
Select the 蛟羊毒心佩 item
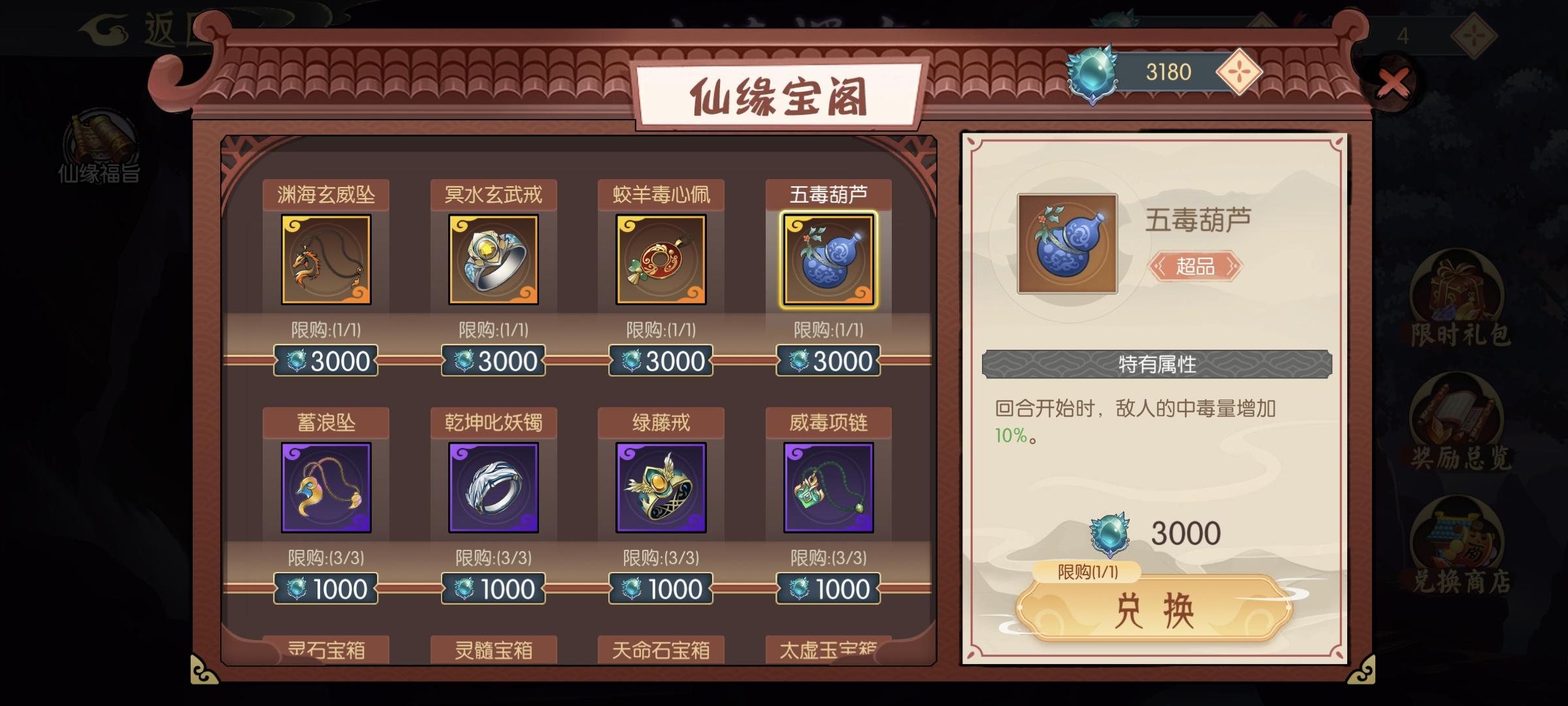[661, 260]
